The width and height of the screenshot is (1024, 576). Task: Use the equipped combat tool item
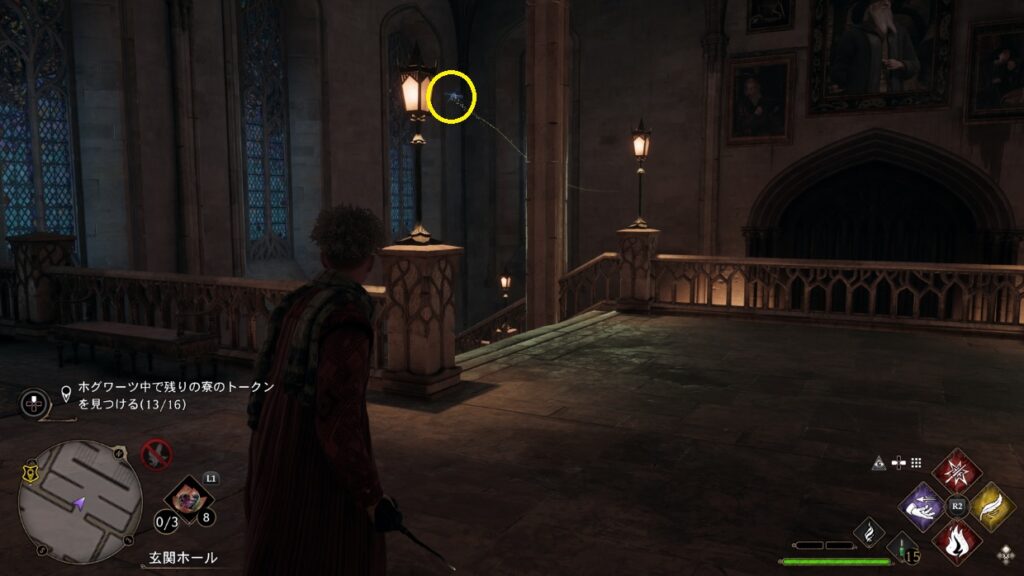tap(183, 496)
